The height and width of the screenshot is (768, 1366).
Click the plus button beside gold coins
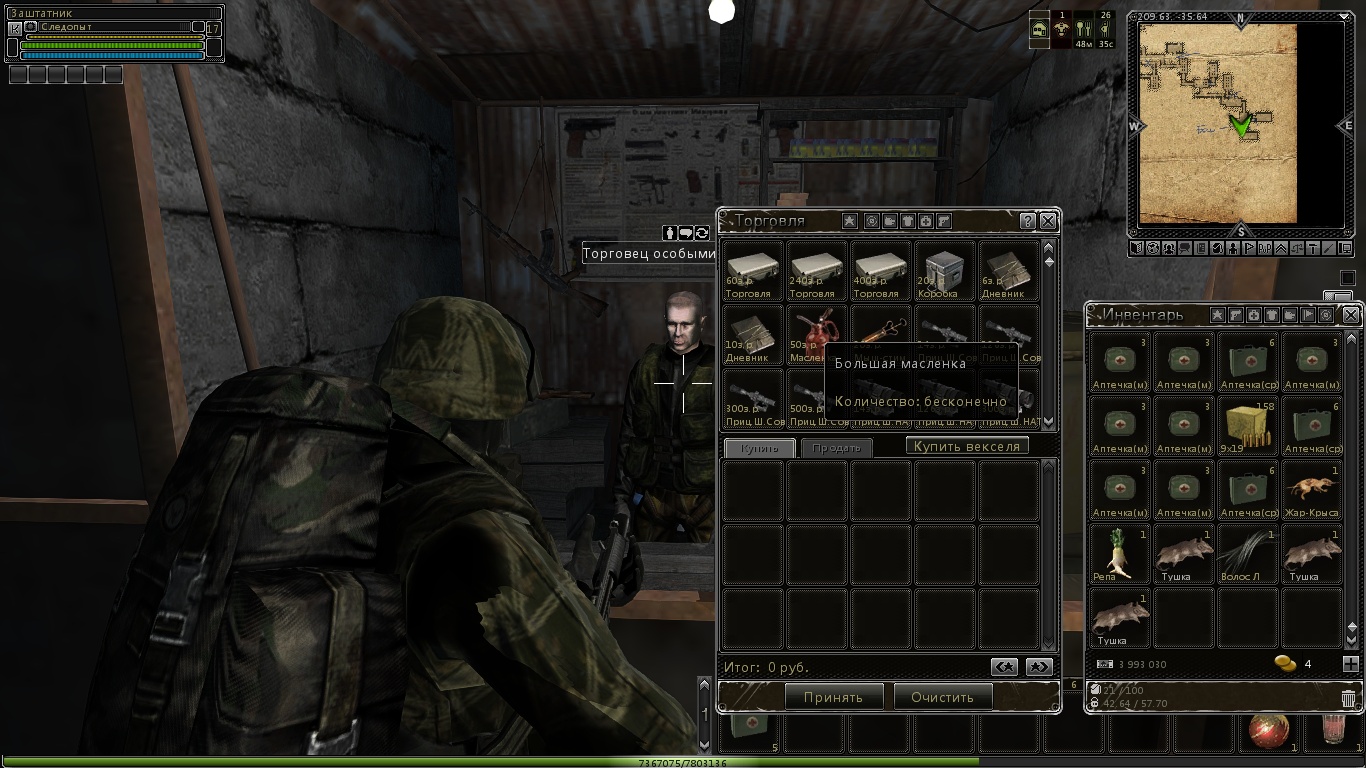coord(1350,664)
